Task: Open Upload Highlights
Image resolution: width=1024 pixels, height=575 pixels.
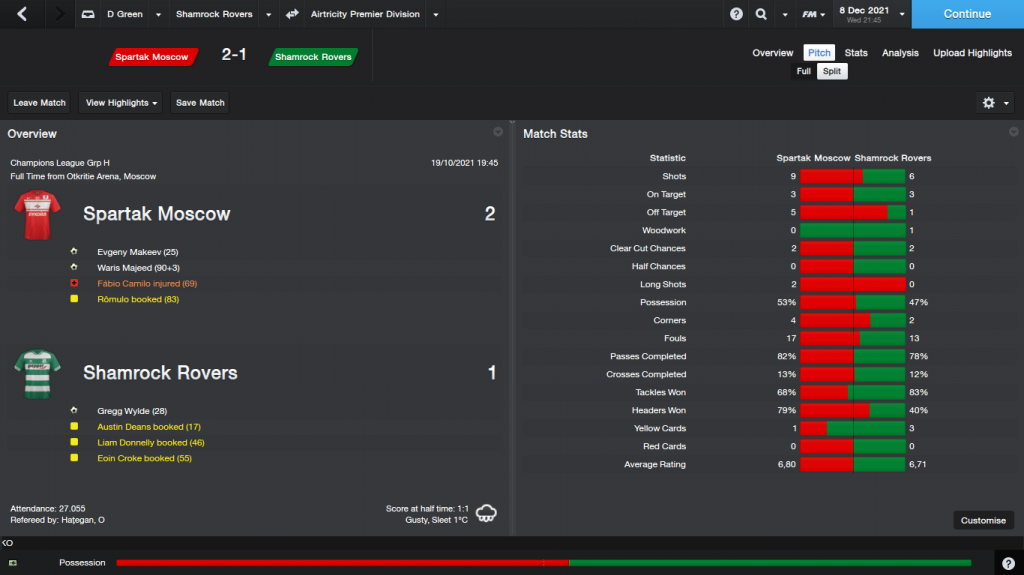Action: pos(972,53)
